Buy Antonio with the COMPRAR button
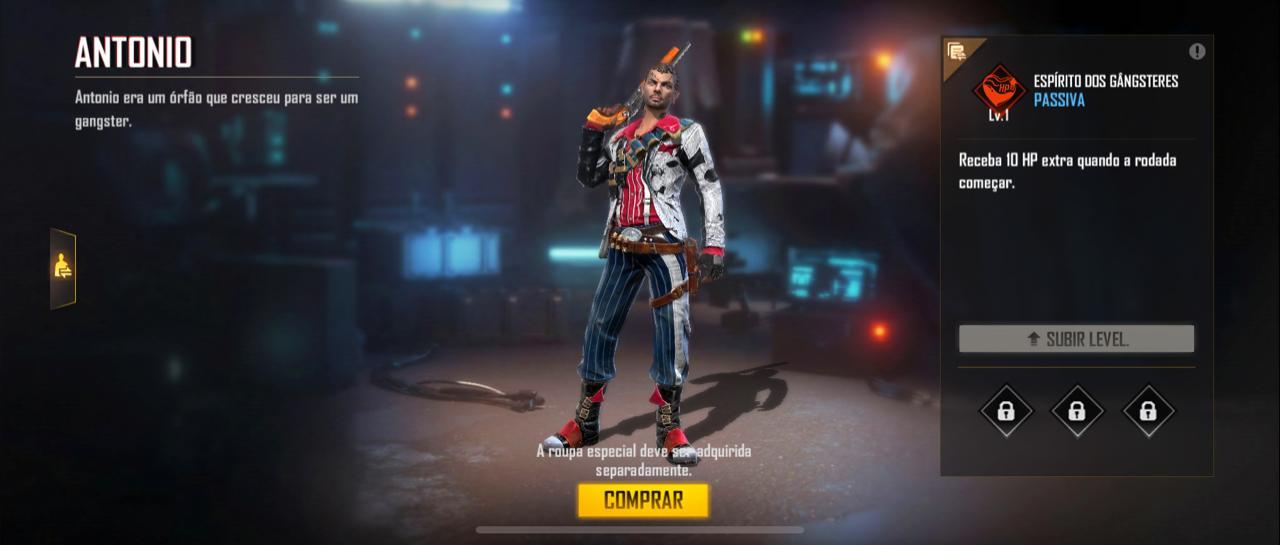 click(643, 500)
